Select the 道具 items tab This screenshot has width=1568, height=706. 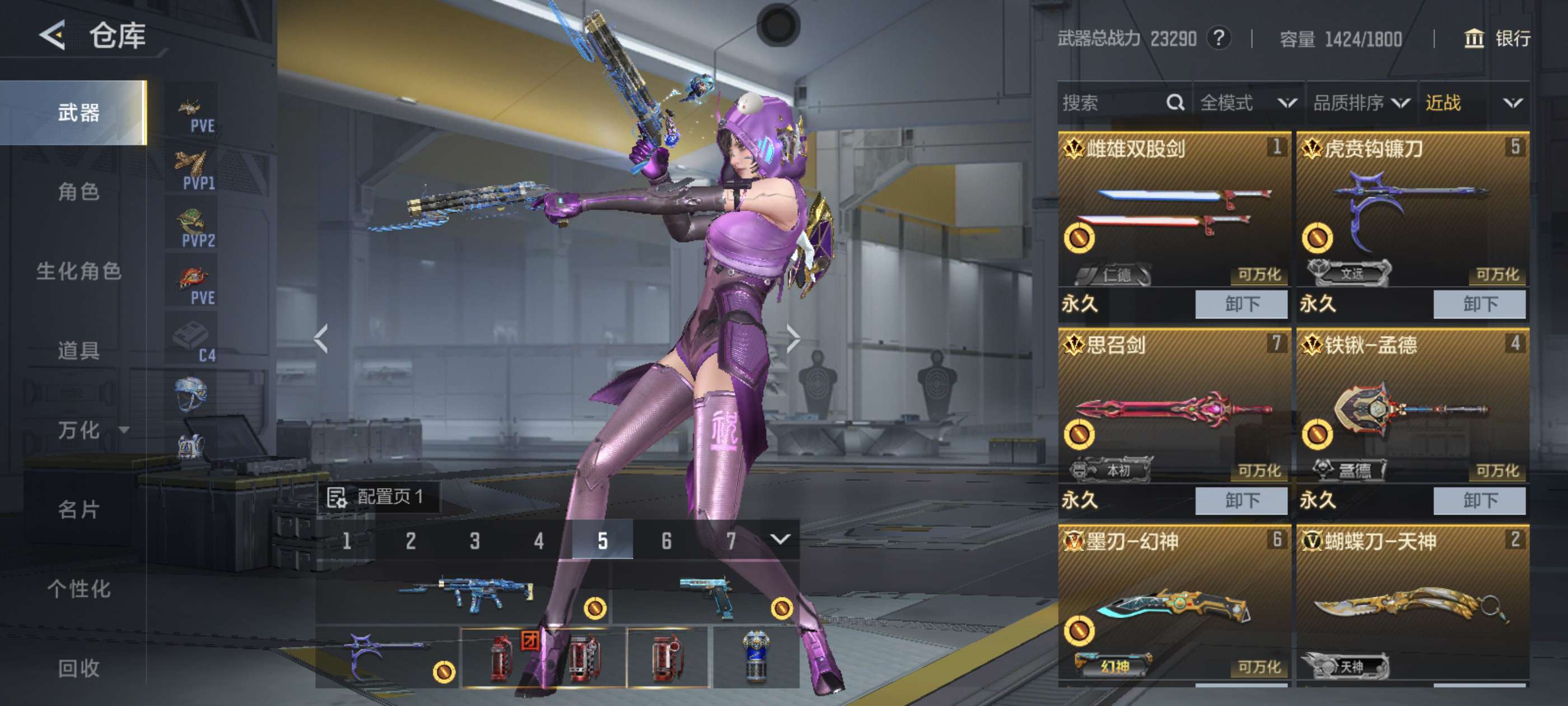point(78,350)
